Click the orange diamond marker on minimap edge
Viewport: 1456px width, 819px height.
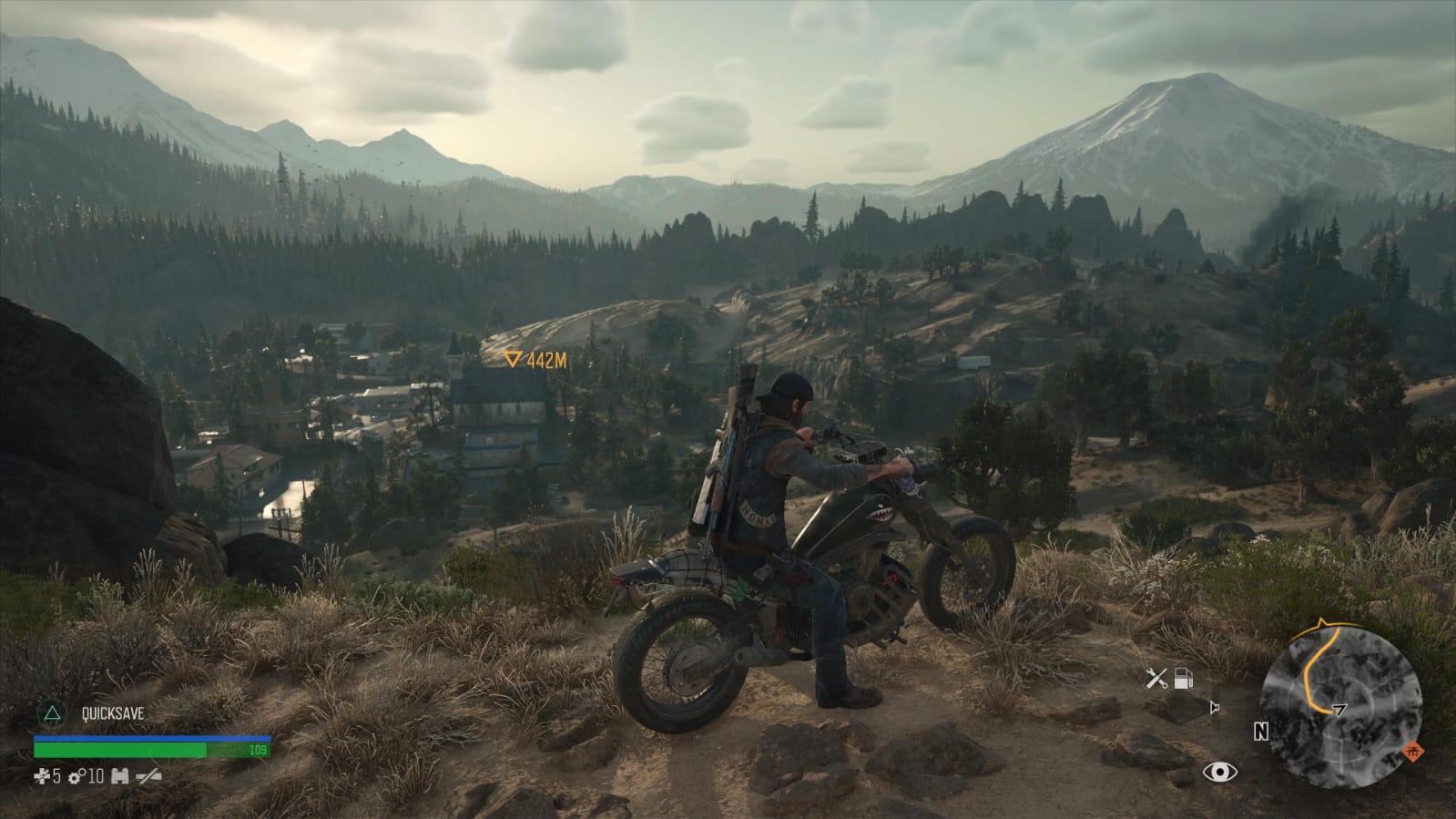tap(1413, 752)
